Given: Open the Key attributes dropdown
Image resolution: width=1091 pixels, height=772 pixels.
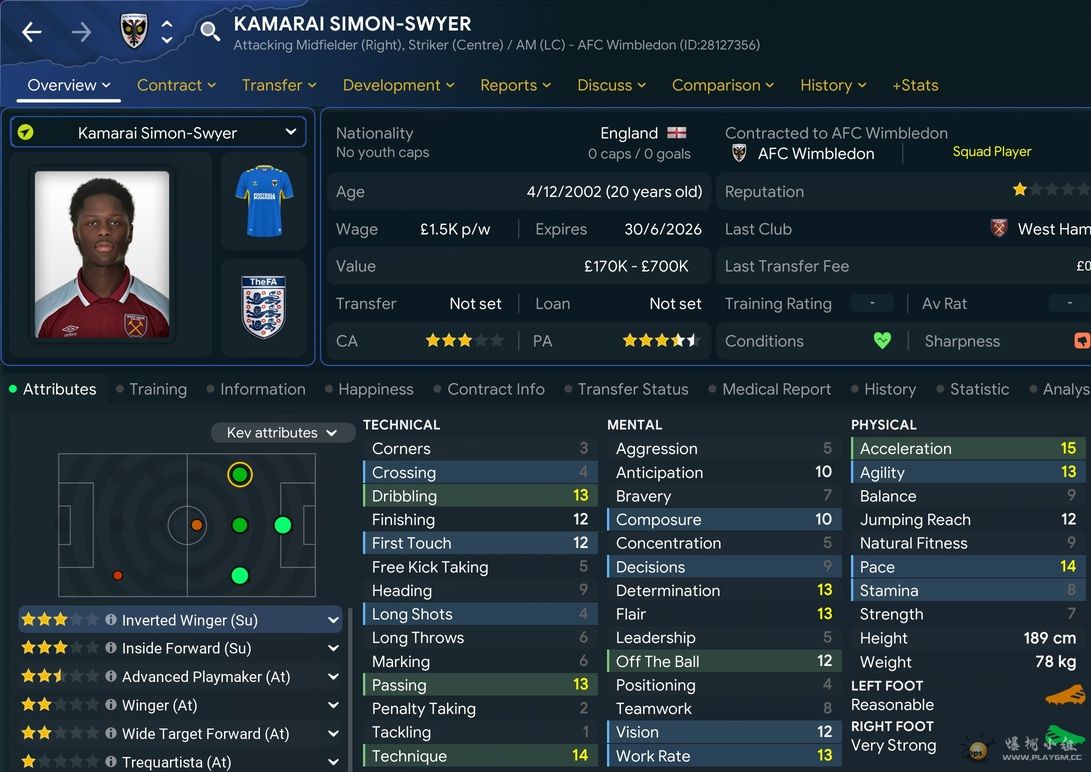Looking at the screenshot, I should pos(283,433).
